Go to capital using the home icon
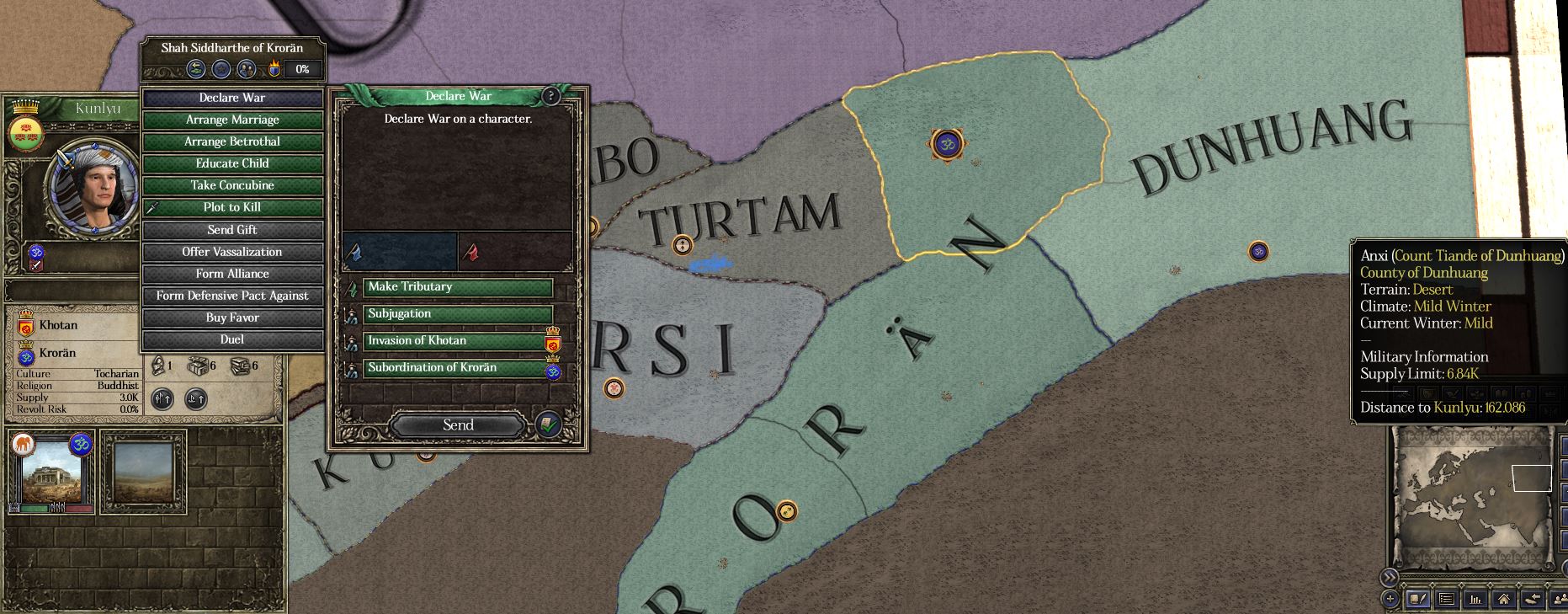Image resolution: width=1568 pixels, height=614 pixels. tap(1503, 600)
